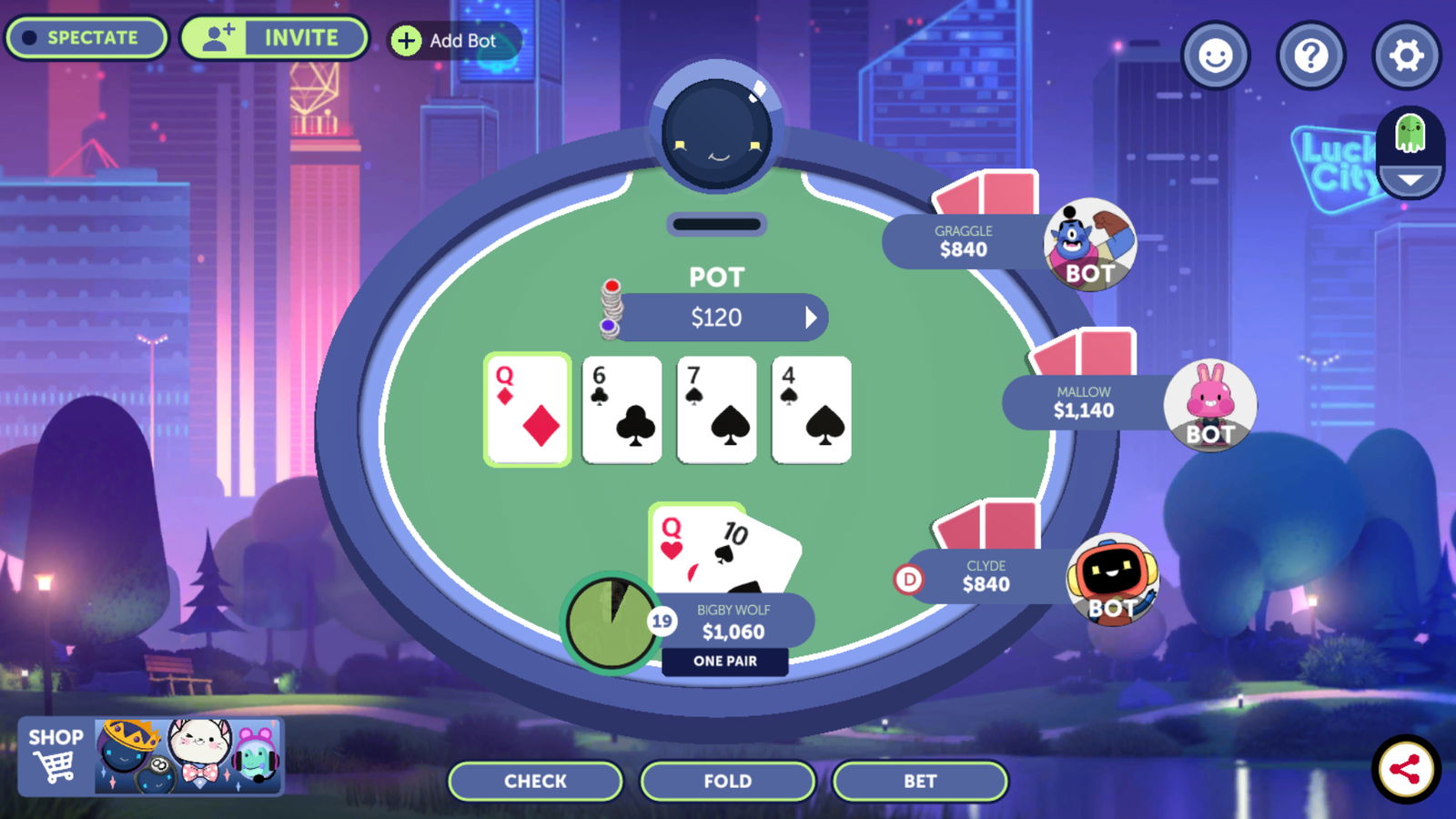Open help via the question mark icon
The image size is (1456, 819).
(x=1310, y=56)
